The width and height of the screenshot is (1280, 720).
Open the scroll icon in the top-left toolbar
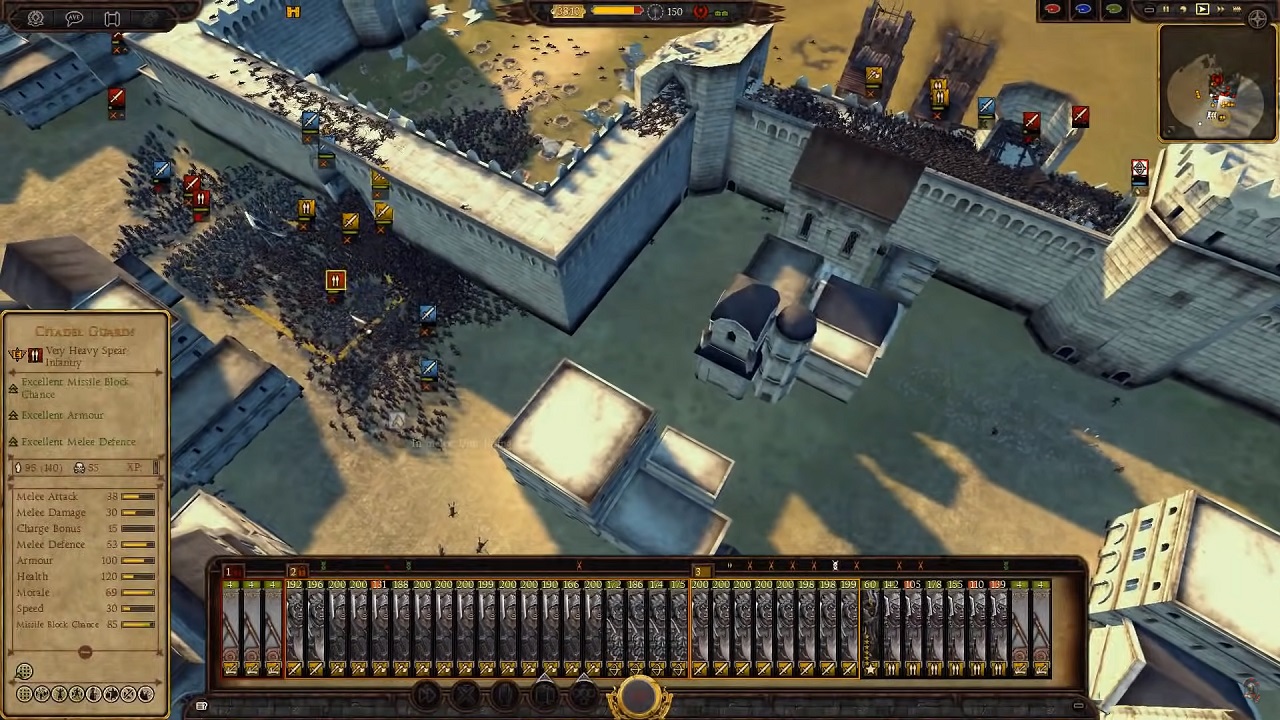pos(112,18)
